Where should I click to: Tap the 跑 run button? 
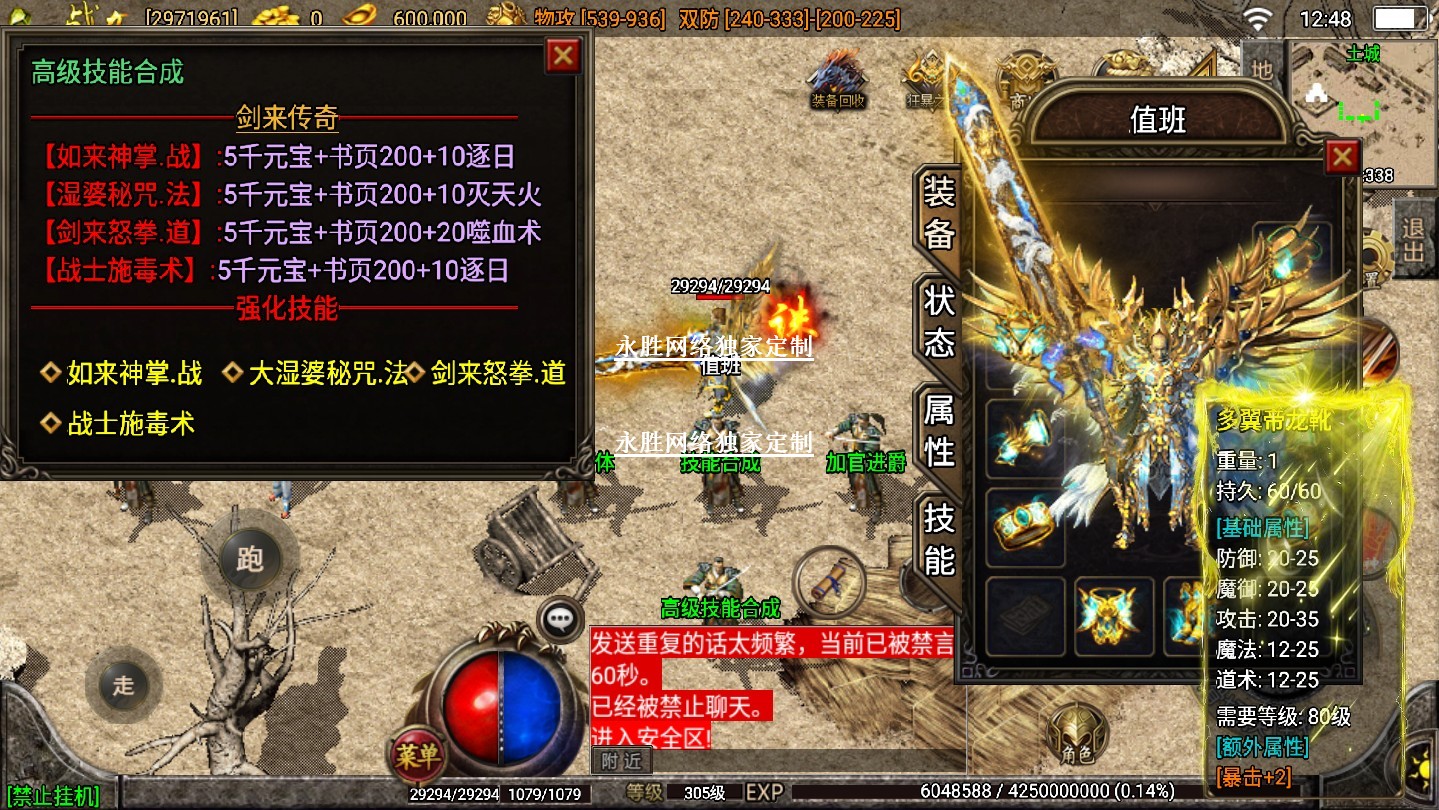(x=249, y=559)
